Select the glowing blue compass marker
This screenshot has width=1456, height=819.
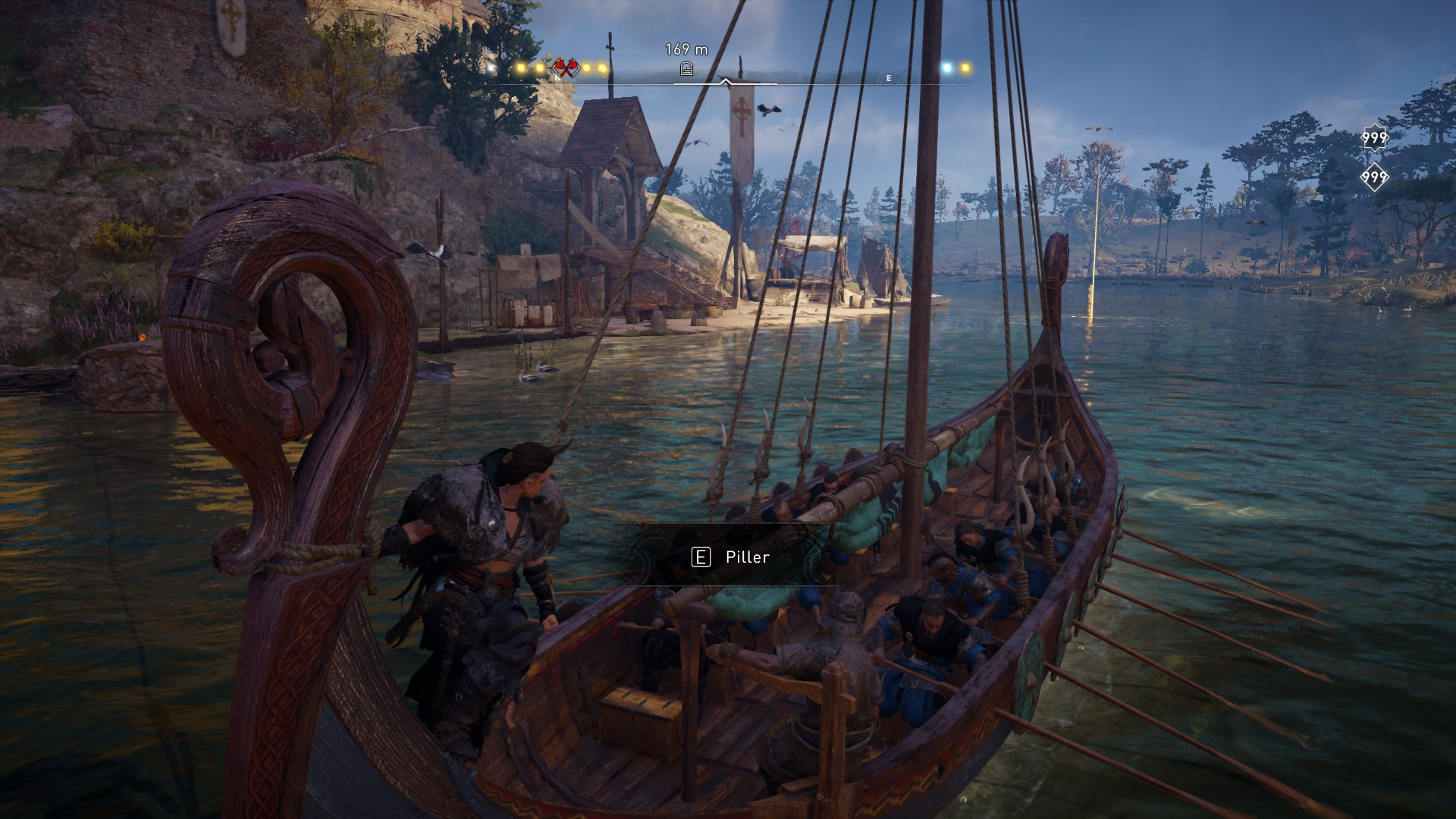pyautogui.click(x=946, y=67)
